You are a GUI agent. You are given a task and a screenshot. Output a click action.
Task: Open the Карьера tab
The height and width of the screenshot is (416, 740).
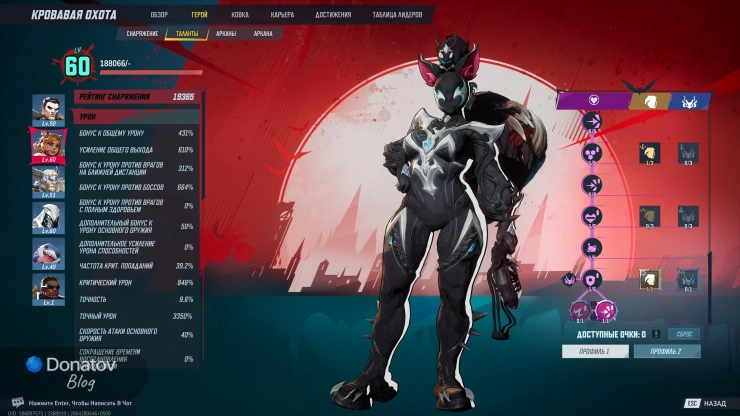(282, 15)
